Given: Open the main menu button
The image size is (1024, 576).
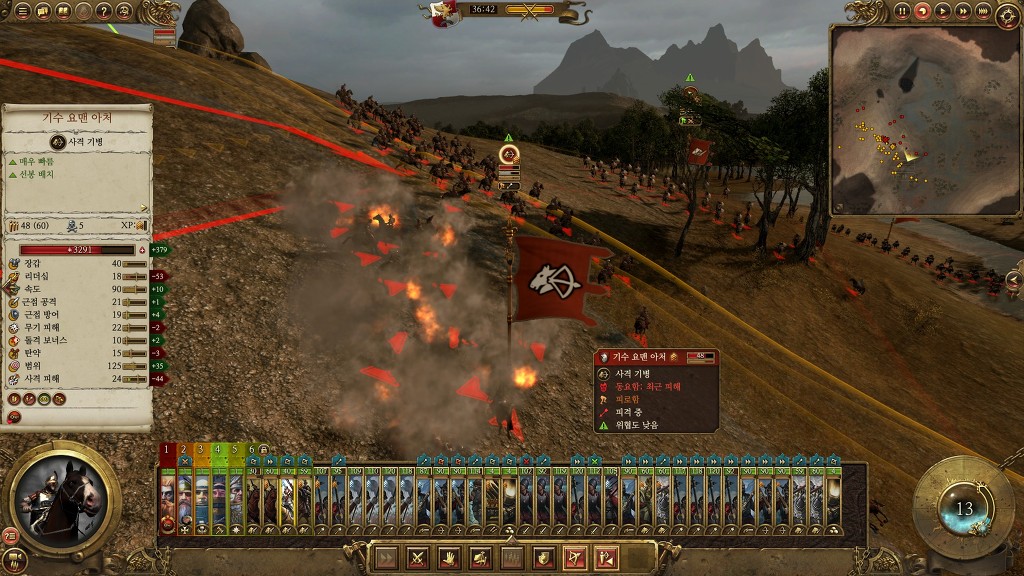Looking at the screenshot, I should click(x=22, y=11).
